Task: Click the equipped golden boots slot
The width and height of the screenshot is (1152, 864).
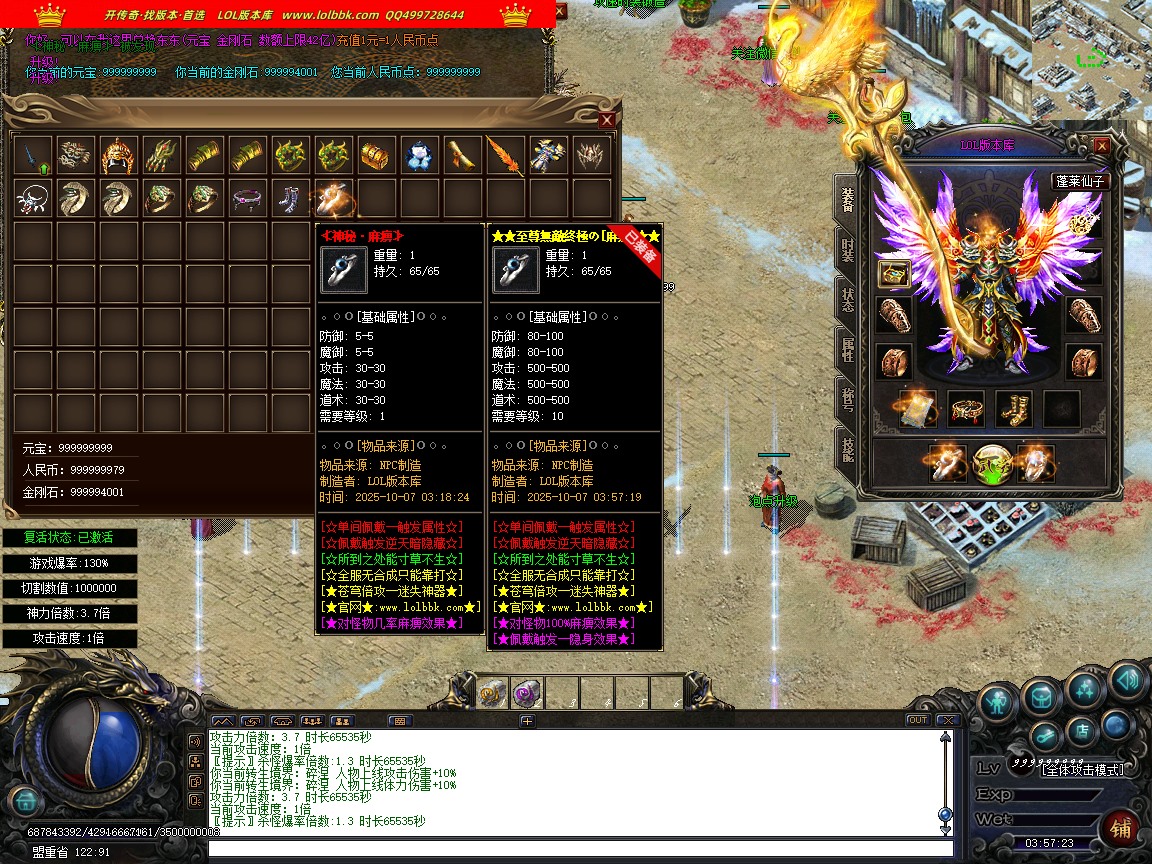Action: pos(1013,408)
